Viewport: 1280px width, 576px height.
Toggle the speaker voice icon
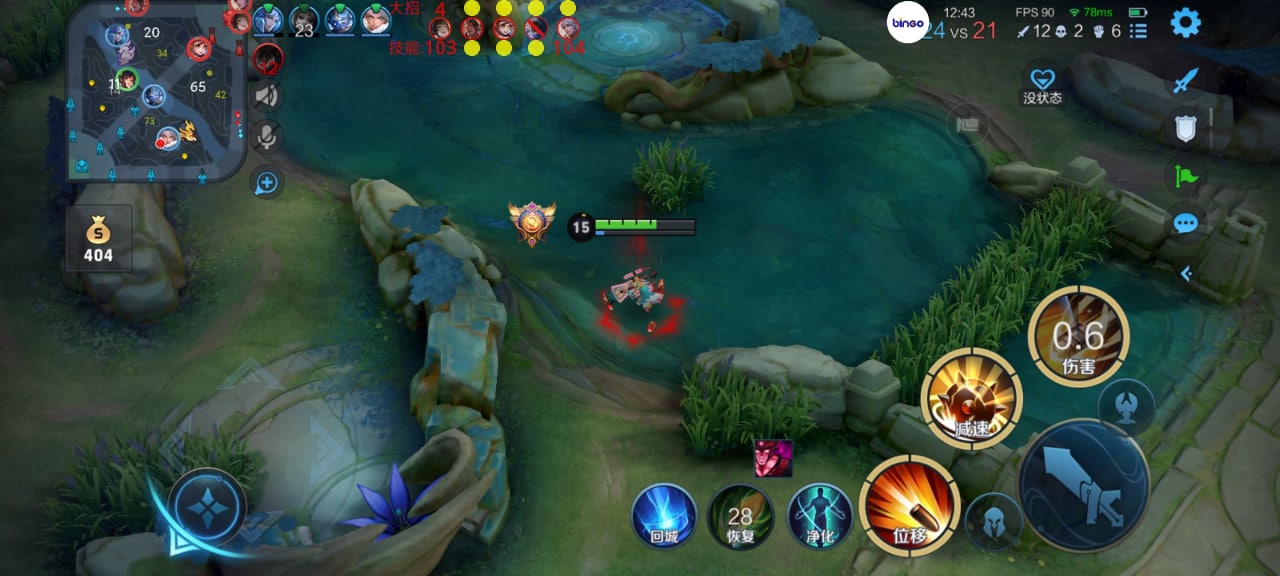click(266, 96)
